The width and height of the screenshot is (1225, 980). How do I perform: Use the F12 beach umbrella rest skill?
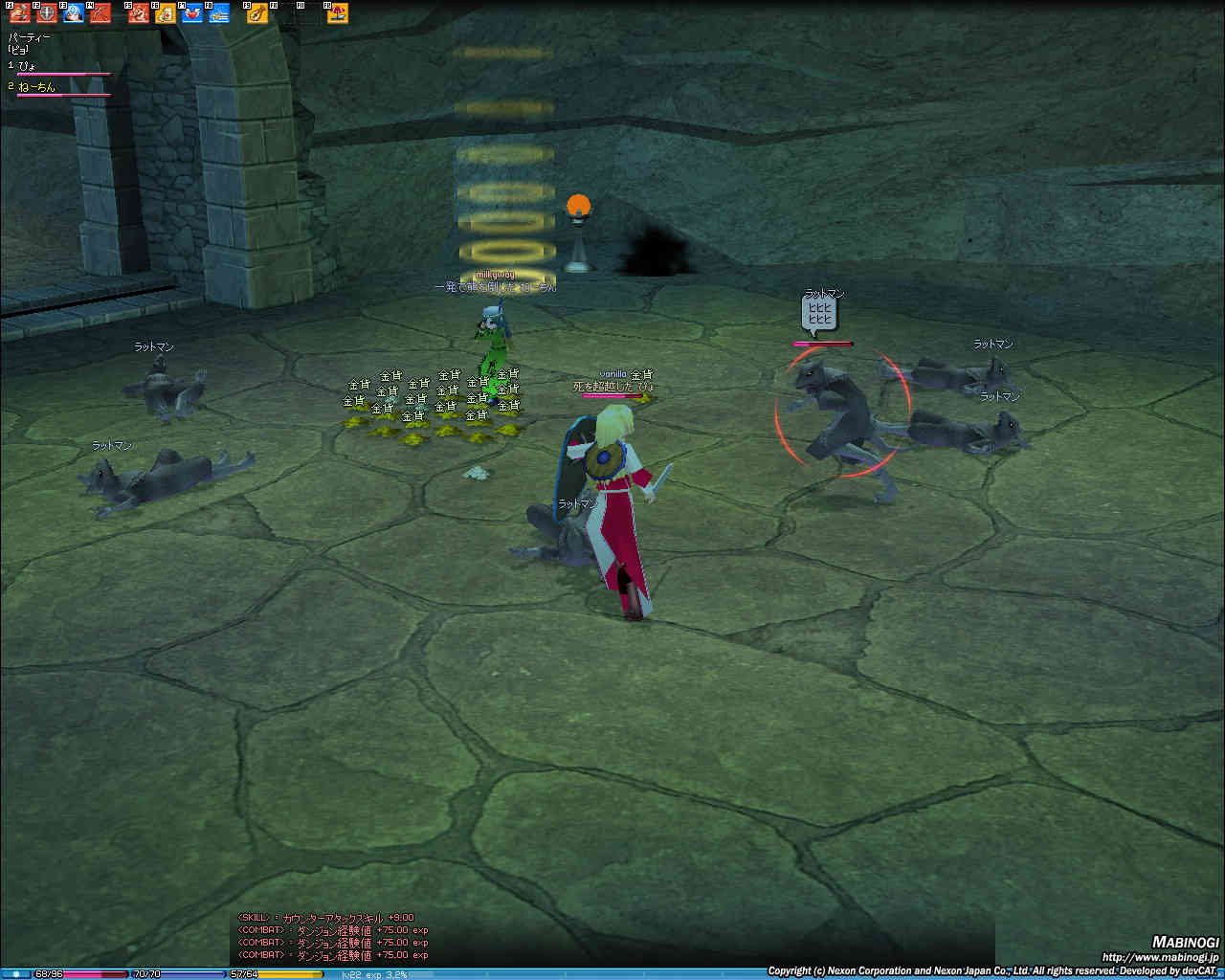click(337, 12)
